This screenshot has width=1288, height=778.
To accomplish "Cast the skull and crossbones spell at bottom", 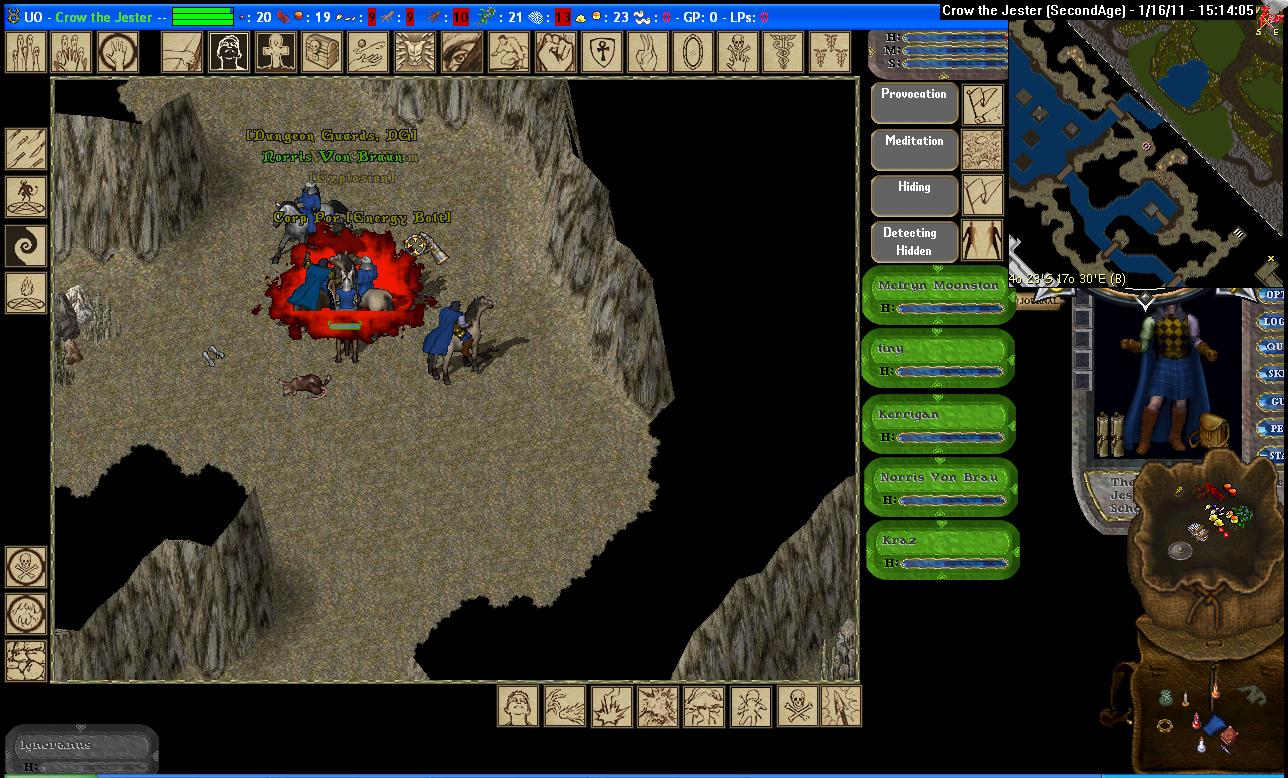I will tap(795, 705).
